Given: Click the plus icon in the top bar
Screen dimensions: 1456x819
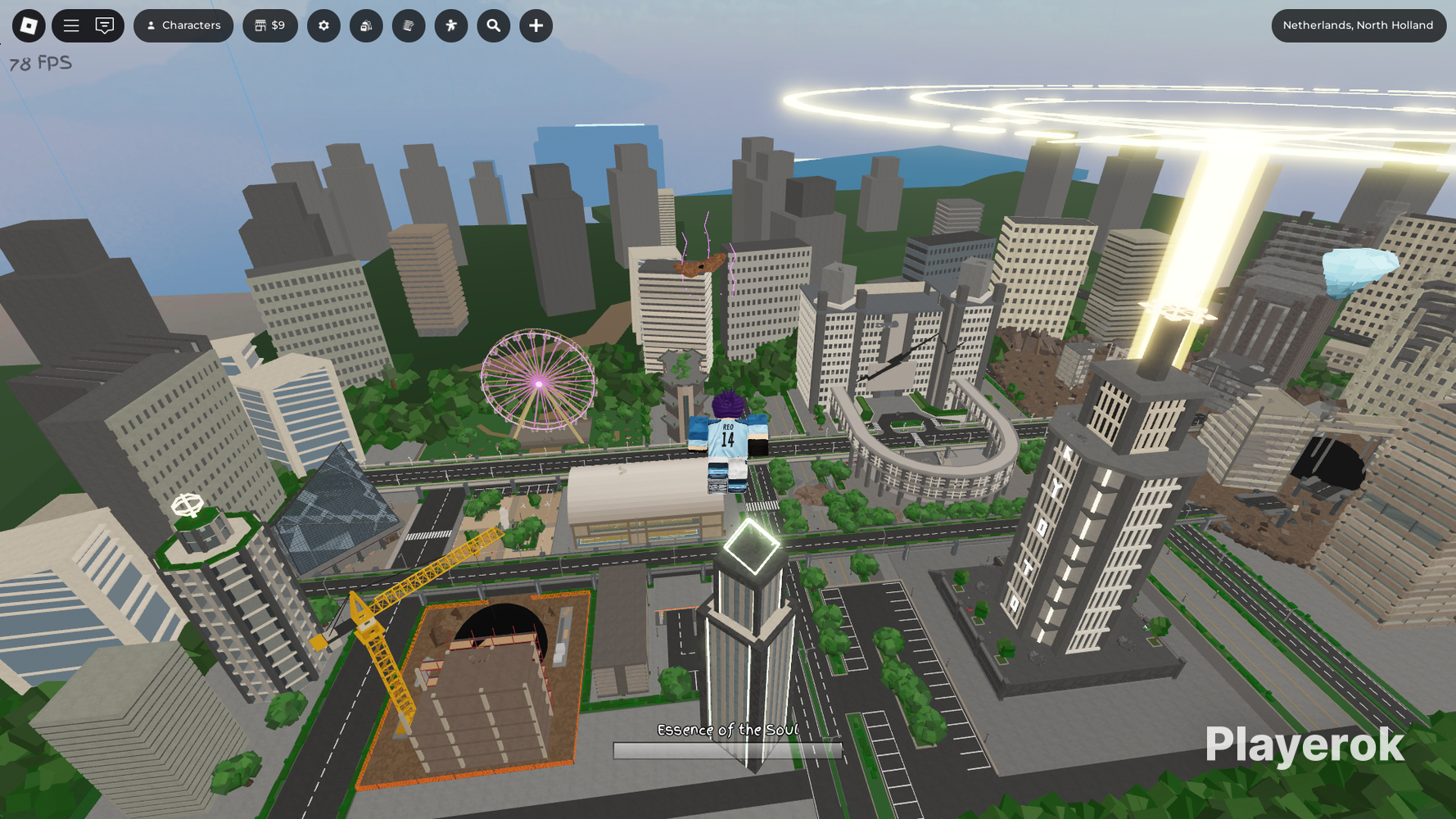Looking at the screenshot, I should click(536, 25).
